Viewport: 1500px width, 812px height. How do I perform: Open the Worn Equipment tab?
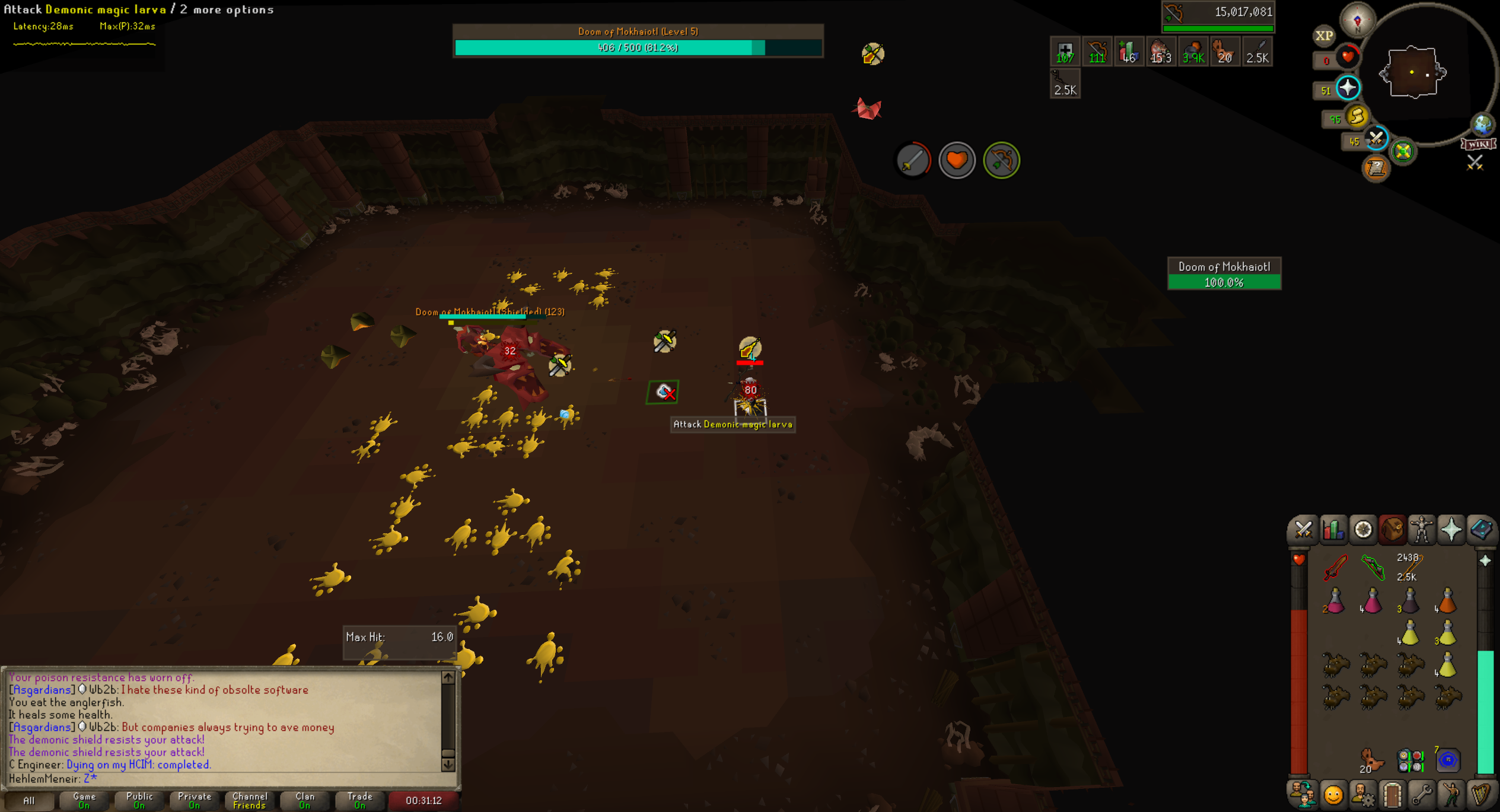(1422, 530)
